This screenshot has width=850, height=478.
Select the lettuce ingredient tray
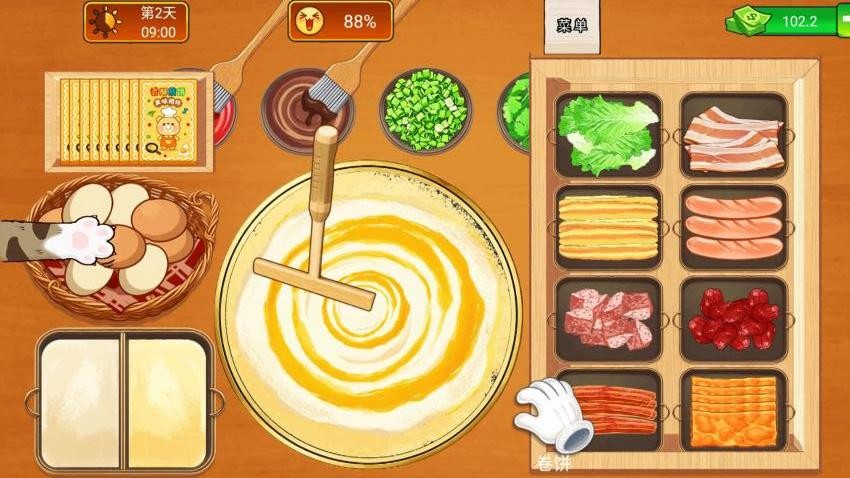608,134
